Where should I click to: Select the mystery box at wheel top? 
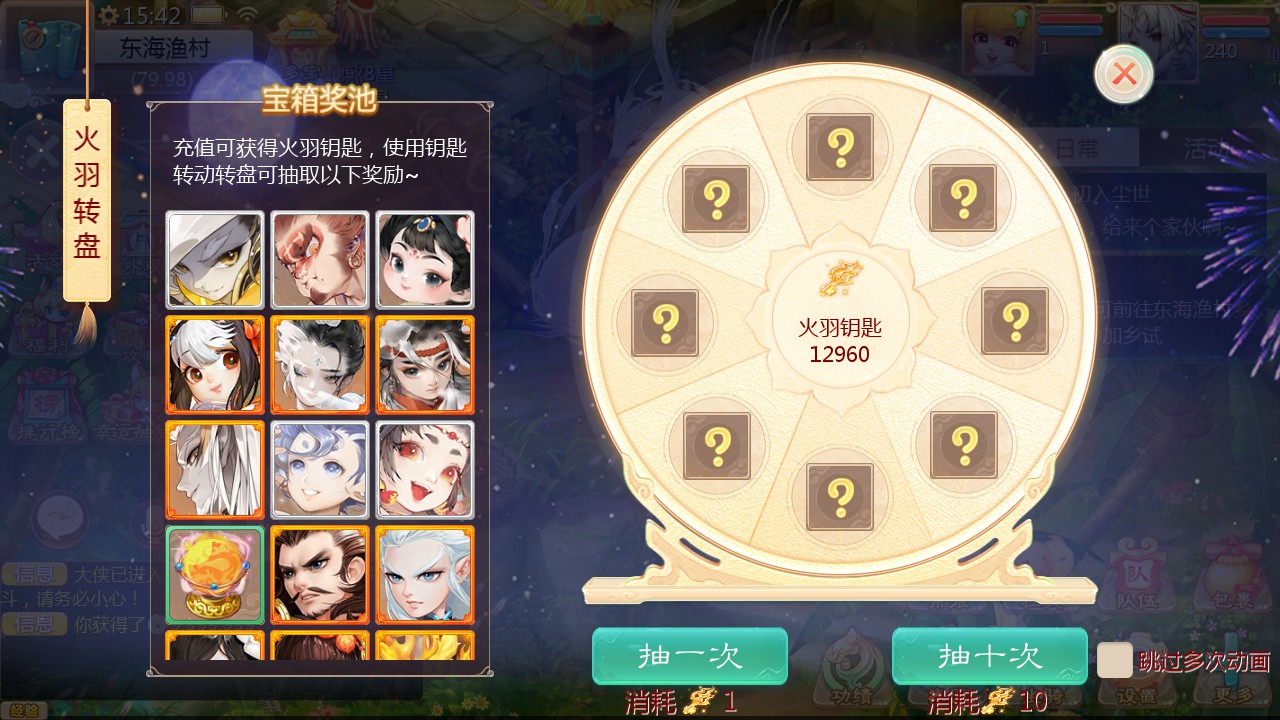pos(840,147)
